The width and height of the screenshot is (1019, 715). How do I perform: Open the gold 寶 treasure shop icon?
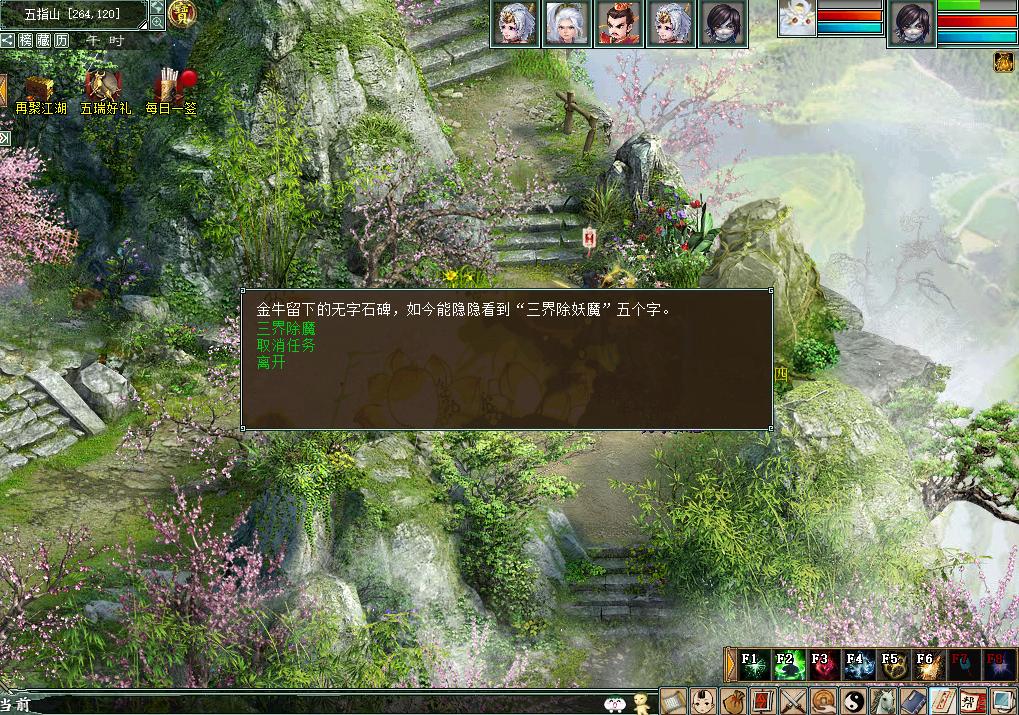pyautogui.click(x=182, y=14)
